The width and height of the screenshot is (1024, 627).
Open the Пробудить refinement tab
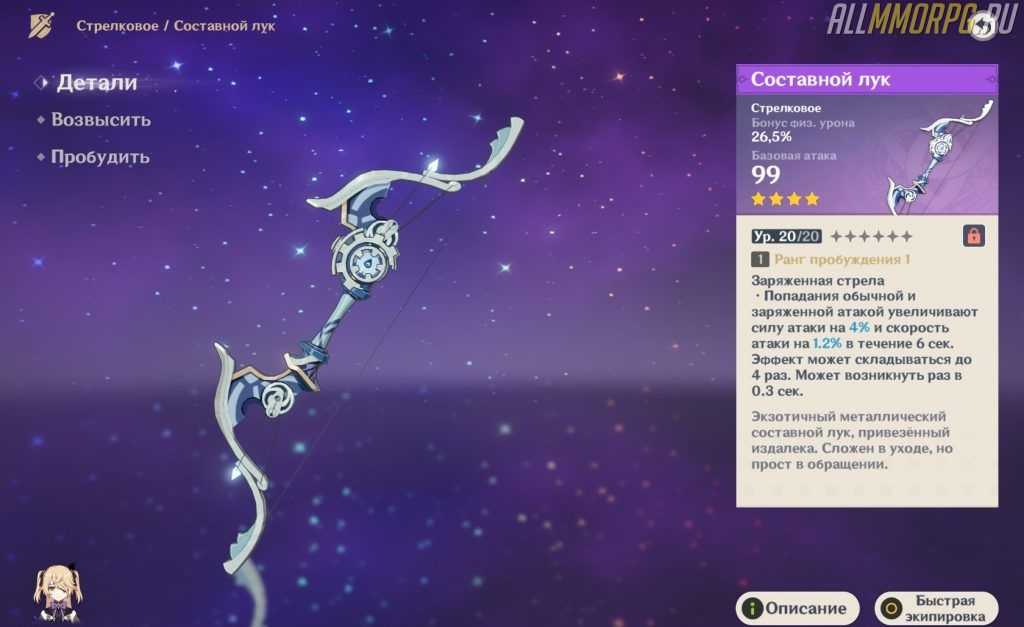[x=100, y=157]
